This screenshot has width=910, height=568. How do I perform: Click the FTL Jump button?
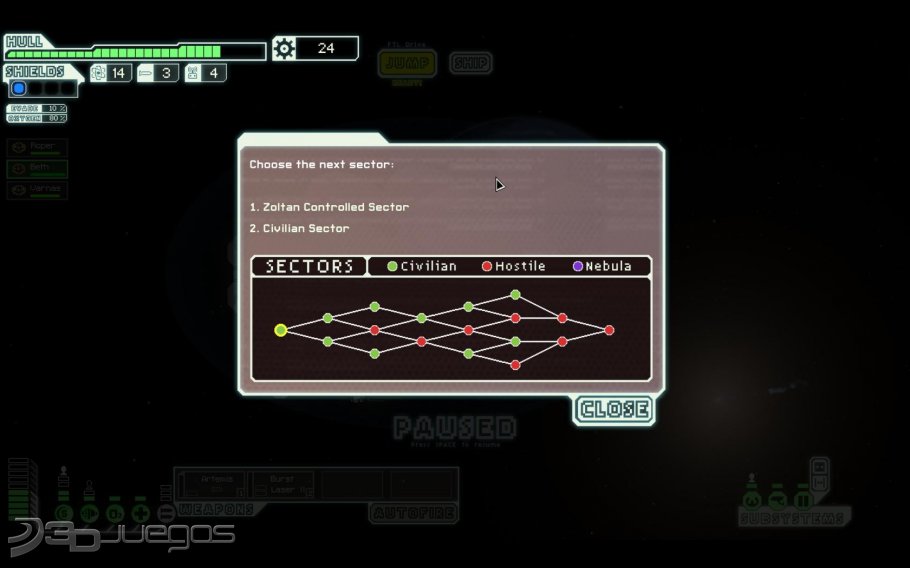coord(406,64)
